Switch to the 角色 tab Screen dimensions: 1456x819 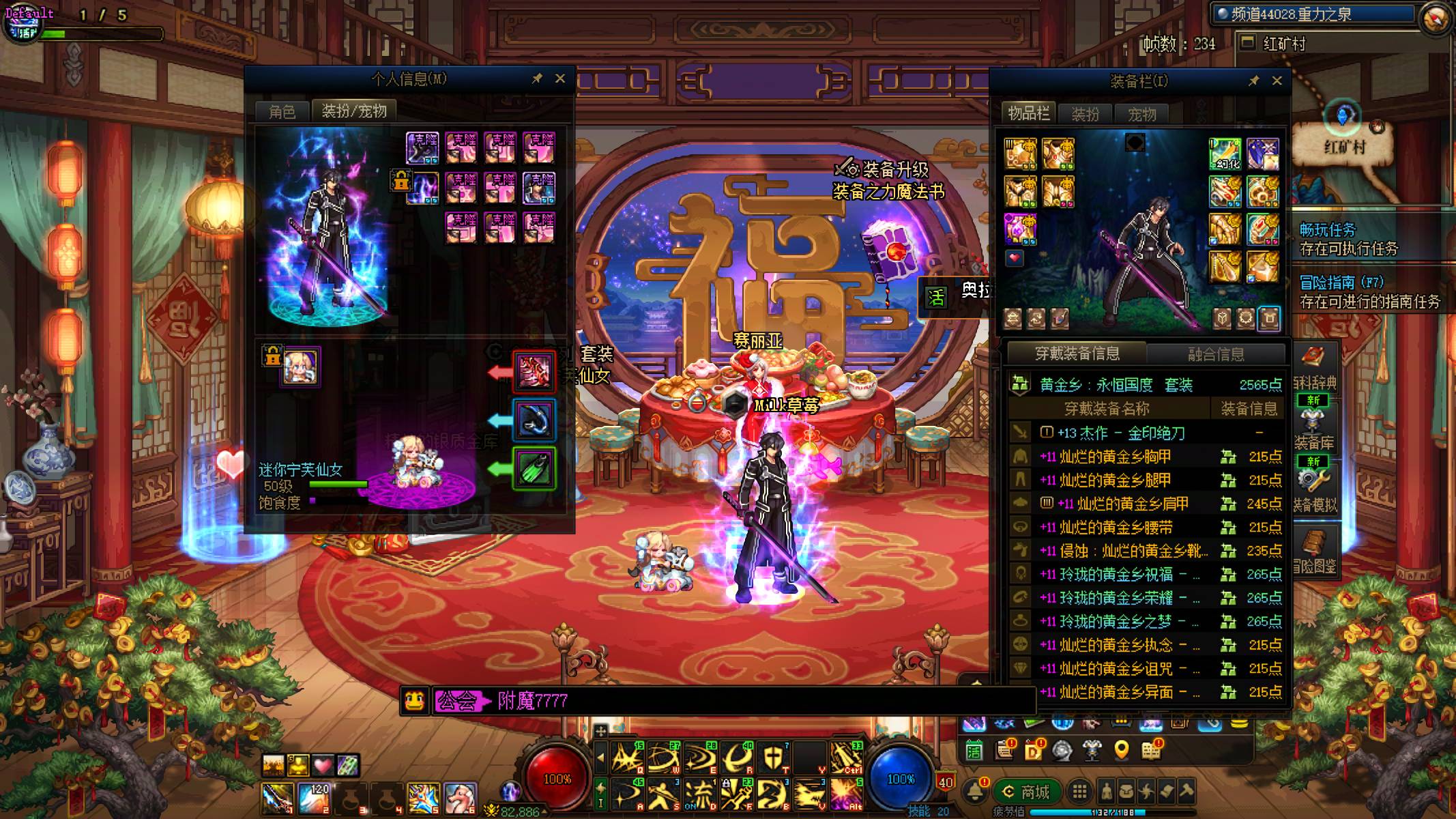coord(282,111)
